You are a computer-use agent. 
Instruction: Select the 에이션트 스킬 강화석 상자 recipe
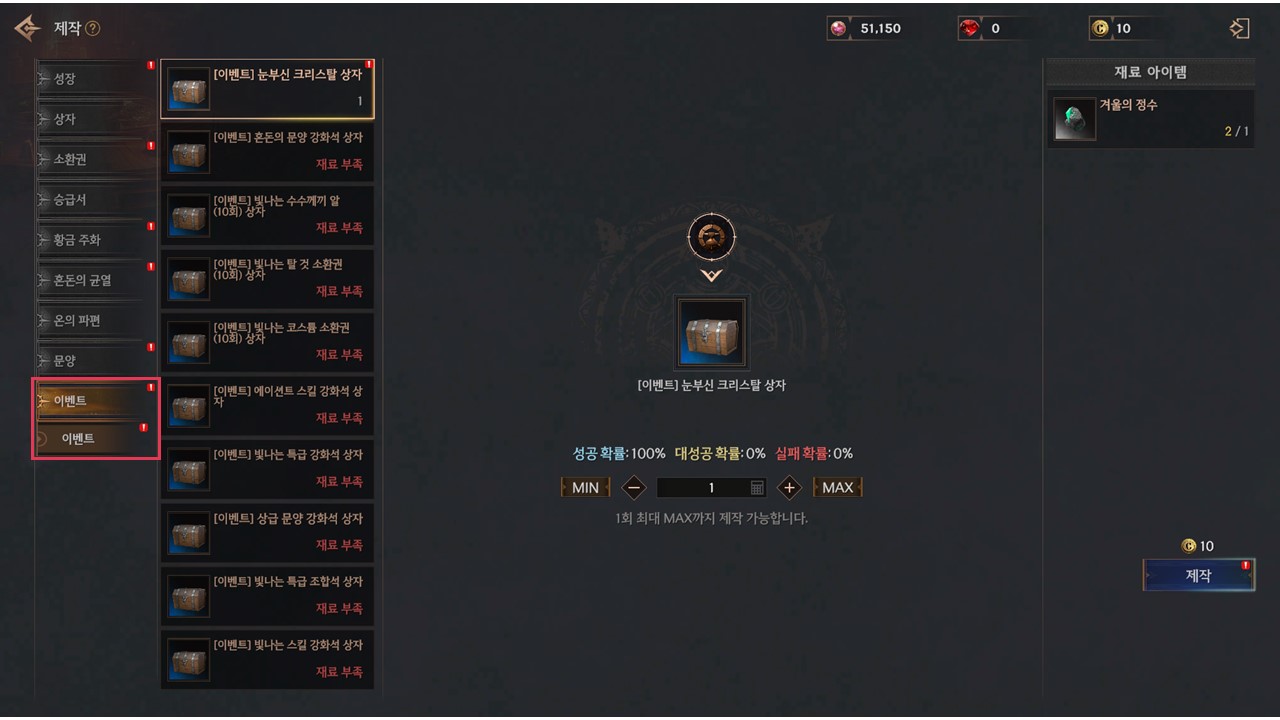click(x=267, y=406)
